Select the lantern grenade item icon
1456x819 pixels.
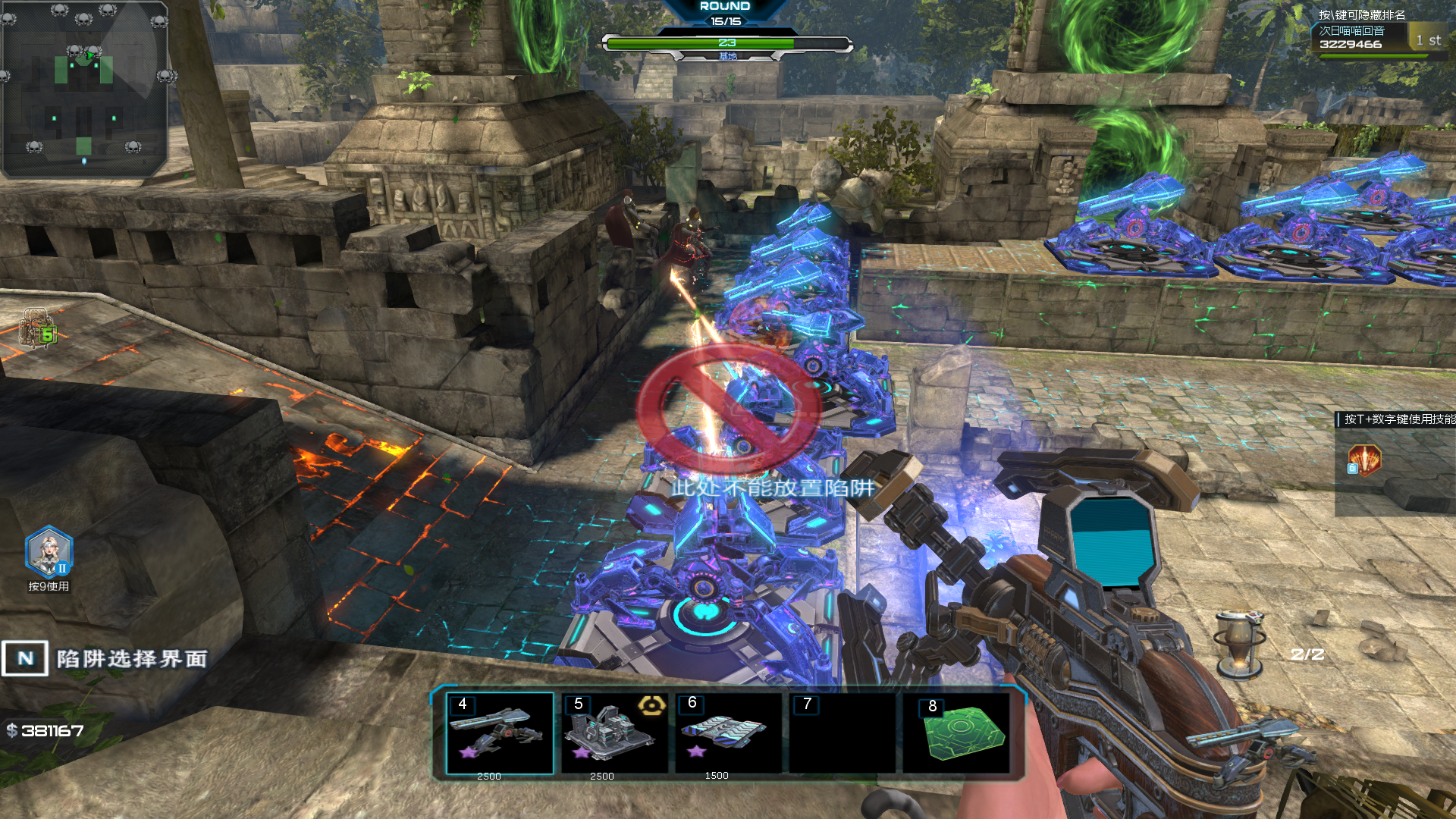1238,643
